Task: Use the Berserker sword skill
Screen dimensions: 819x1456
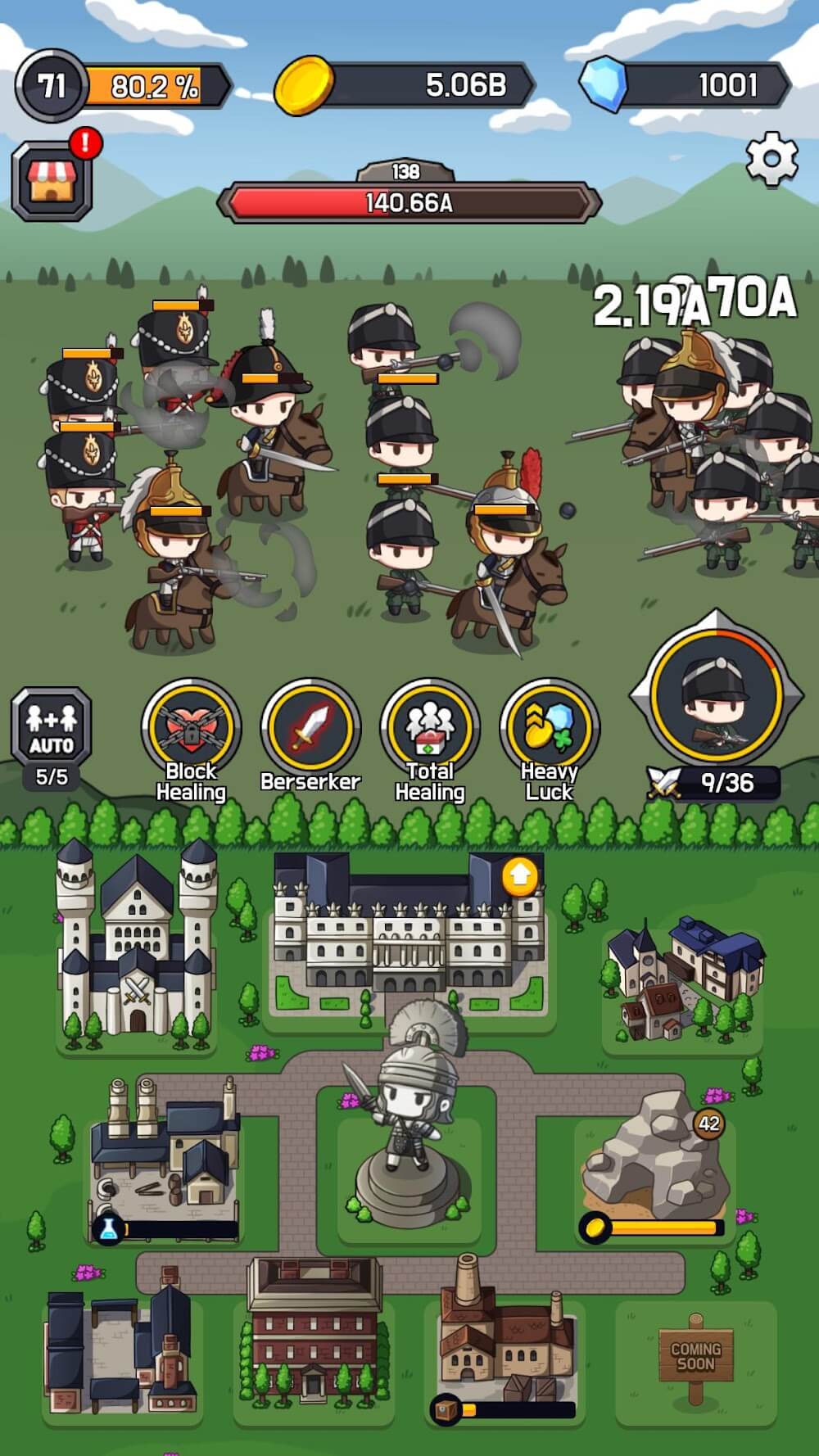Action: [310, 728]
